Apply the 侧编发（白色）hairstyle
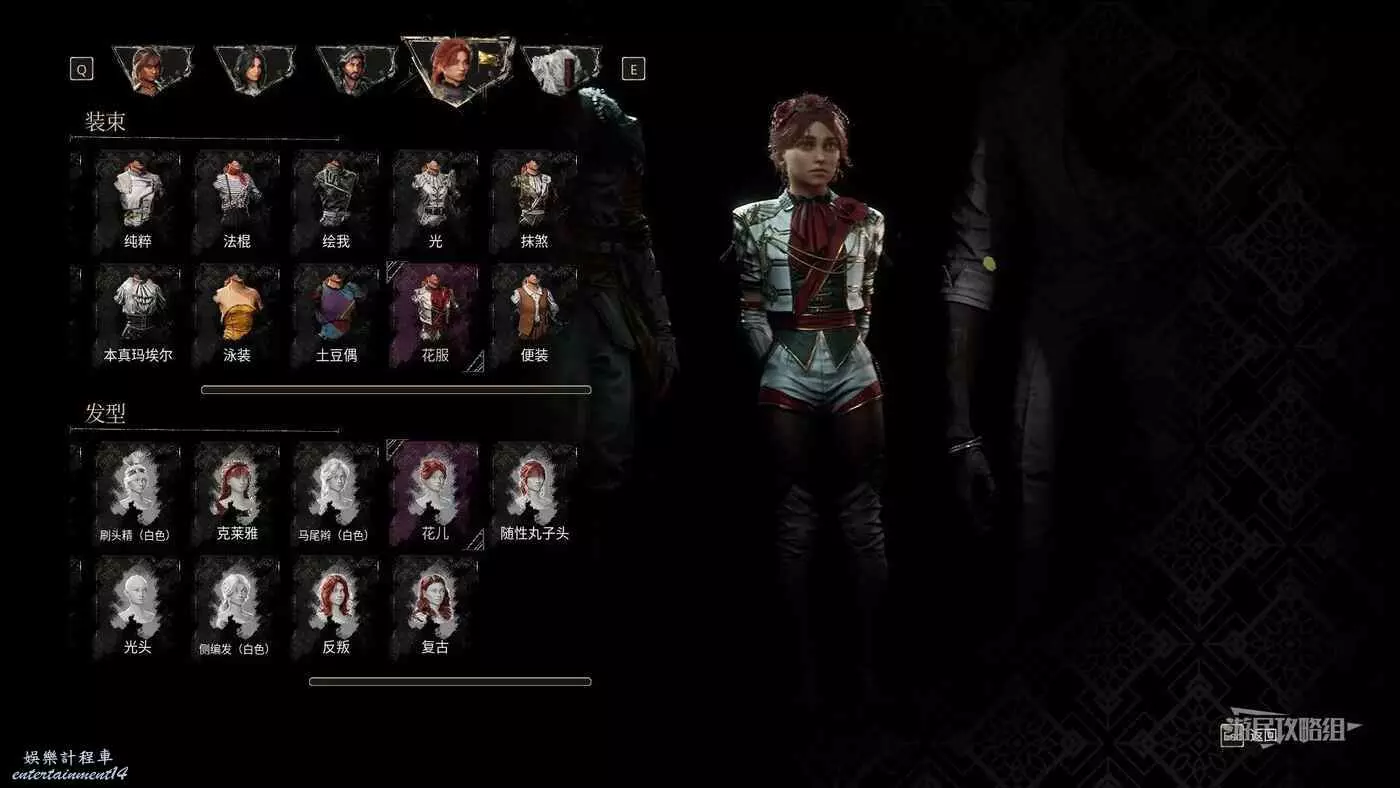Screen dimensions: 1400x788 coord(237,607)
